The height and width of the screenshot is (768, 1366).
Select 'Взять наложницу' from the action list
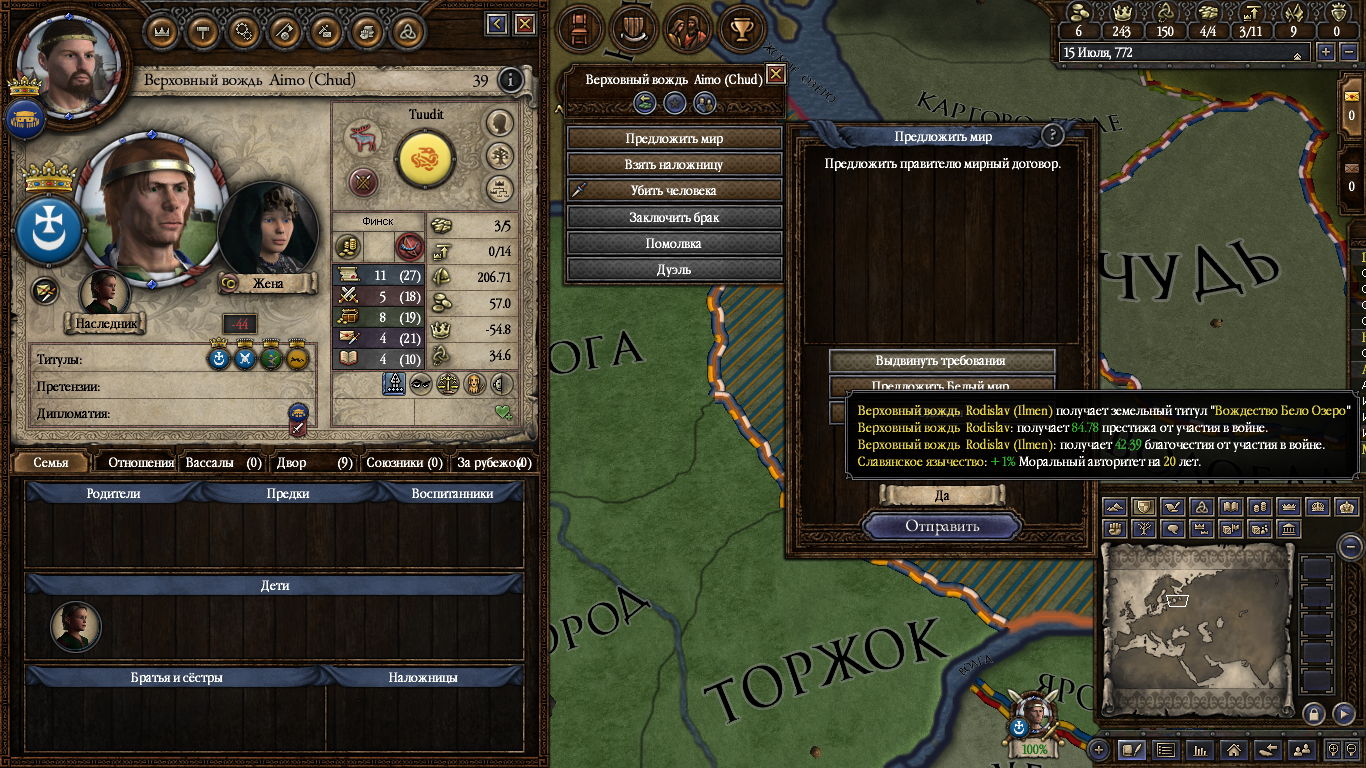[x=674, y=165]
